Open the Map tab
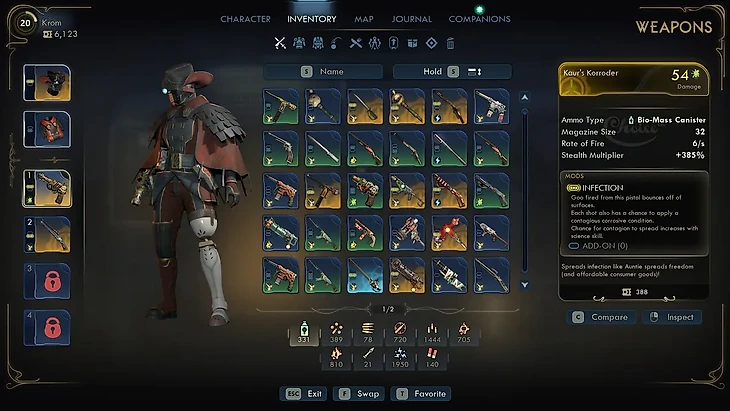 (364, 19)
